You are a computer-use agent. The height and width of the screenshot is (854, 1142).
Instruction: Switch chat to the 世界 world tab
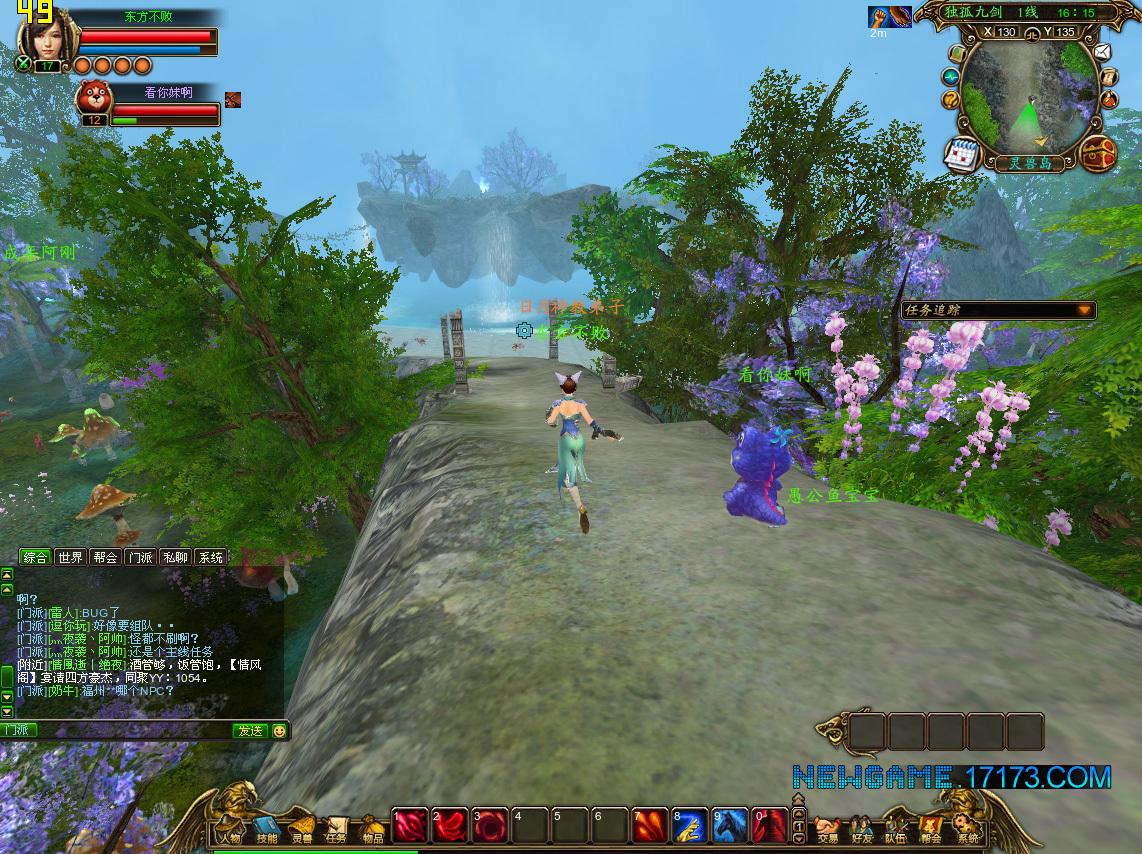click(70, 557)
